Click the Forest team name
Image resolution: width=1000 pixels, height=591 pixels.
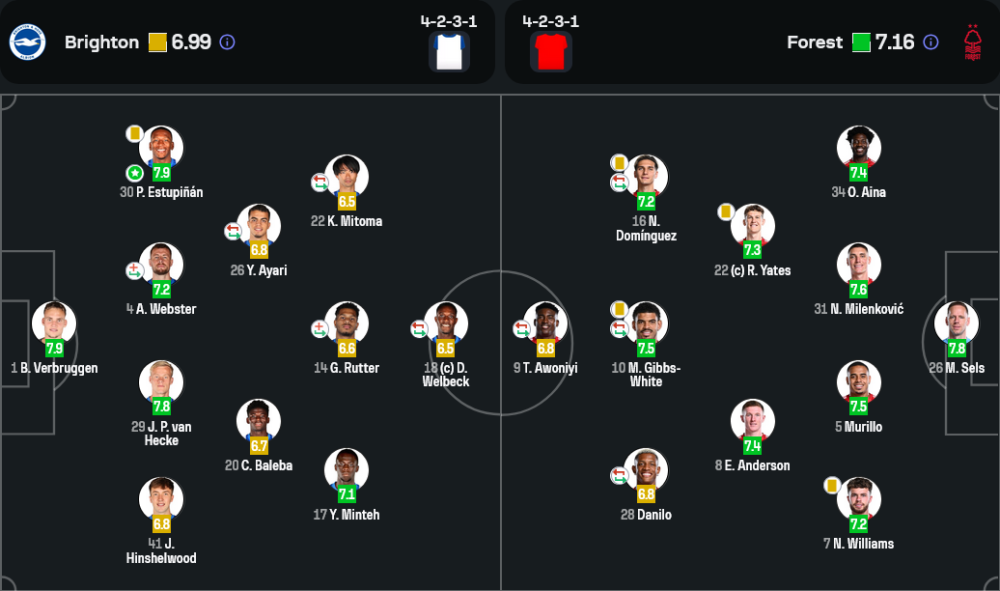[x=814, y=42]
